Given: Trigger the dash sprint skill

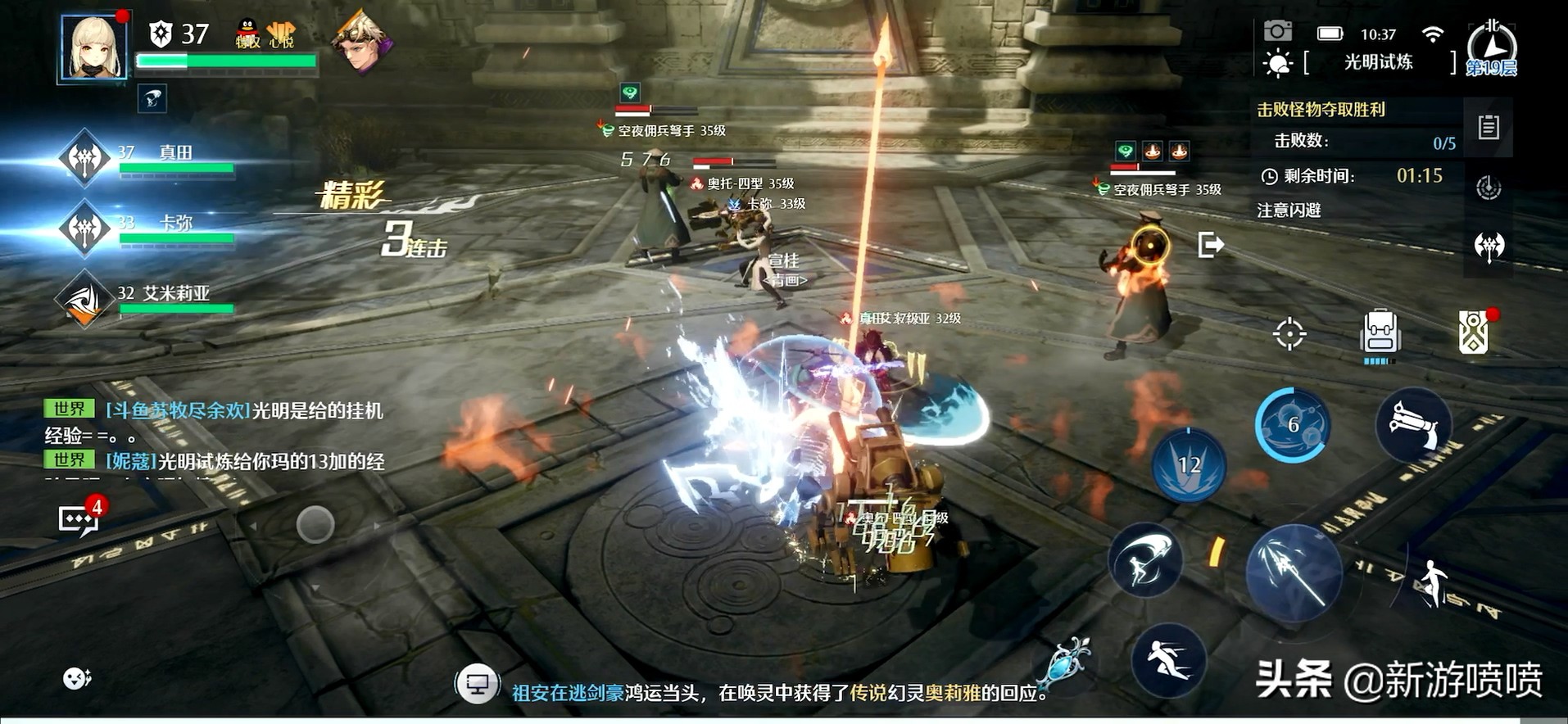Looking at the screenshot, I should tap(1169, 659).
